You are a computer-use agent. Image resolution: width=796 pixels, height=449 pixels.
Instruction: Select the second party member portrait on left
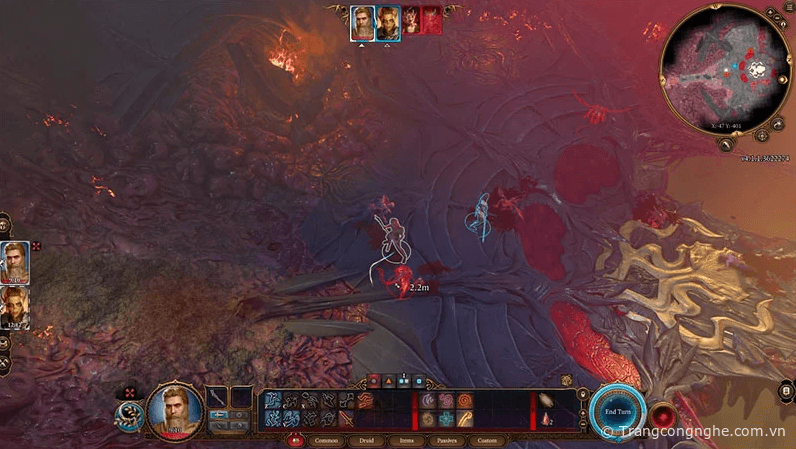coord(15,308)
